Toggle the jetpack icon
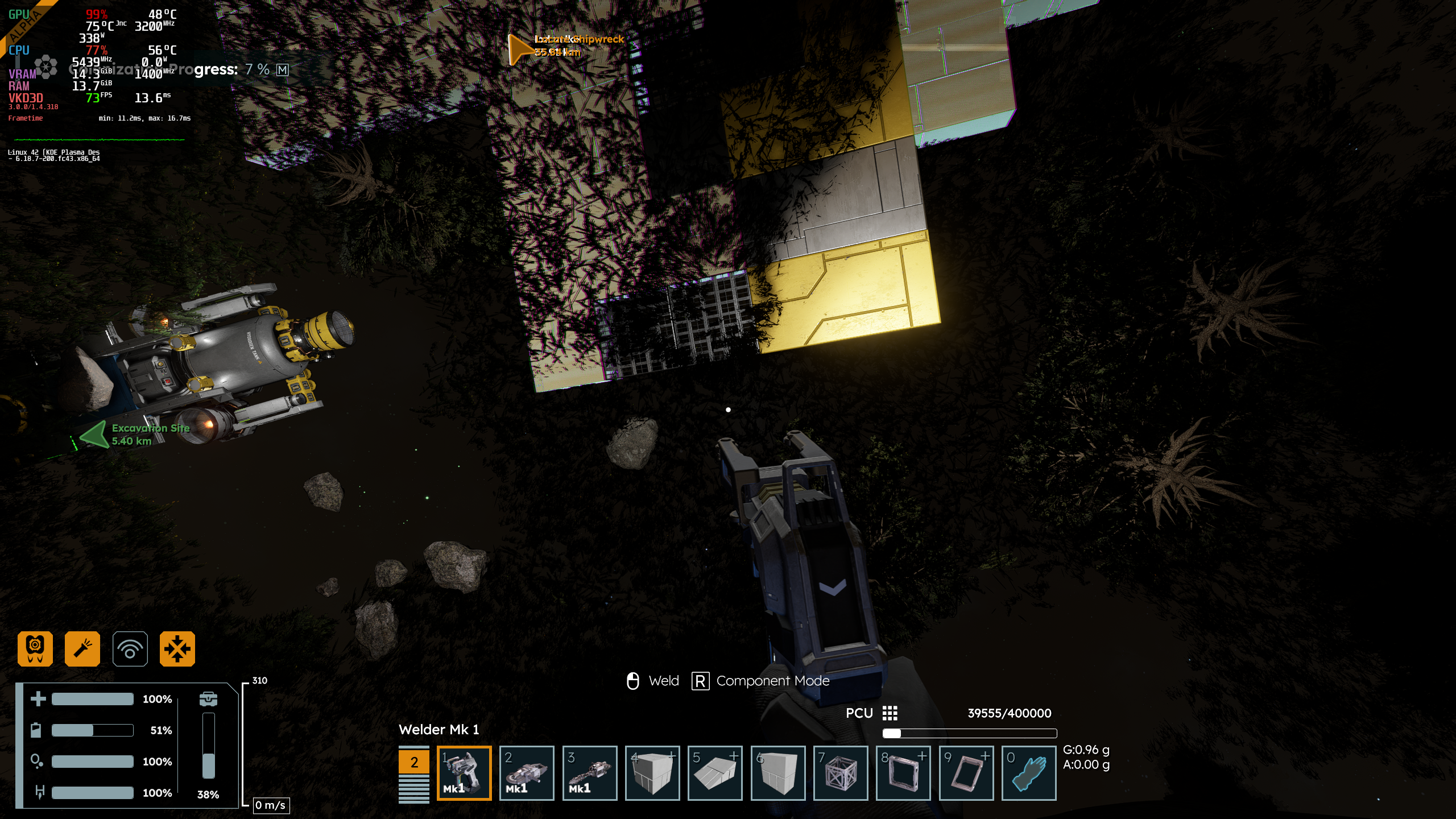Screen dimensions: 1456x819 pyautogui.click(x=35, y=648)
